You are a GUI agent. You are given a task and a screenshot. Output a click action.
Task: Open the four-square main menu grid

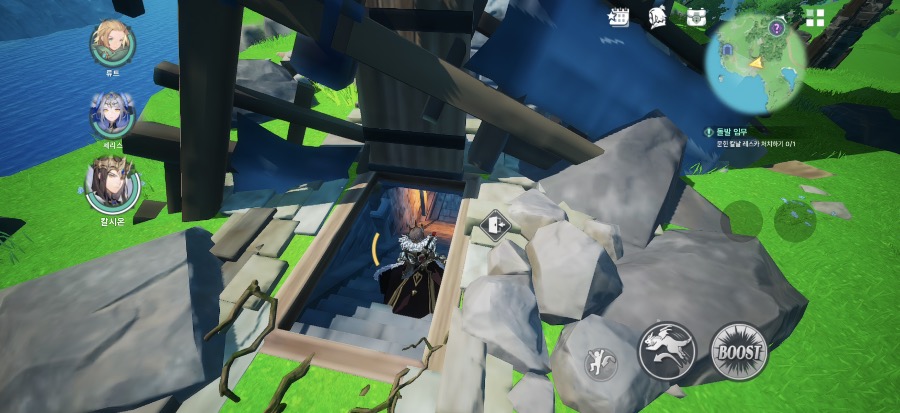[815, 17]
